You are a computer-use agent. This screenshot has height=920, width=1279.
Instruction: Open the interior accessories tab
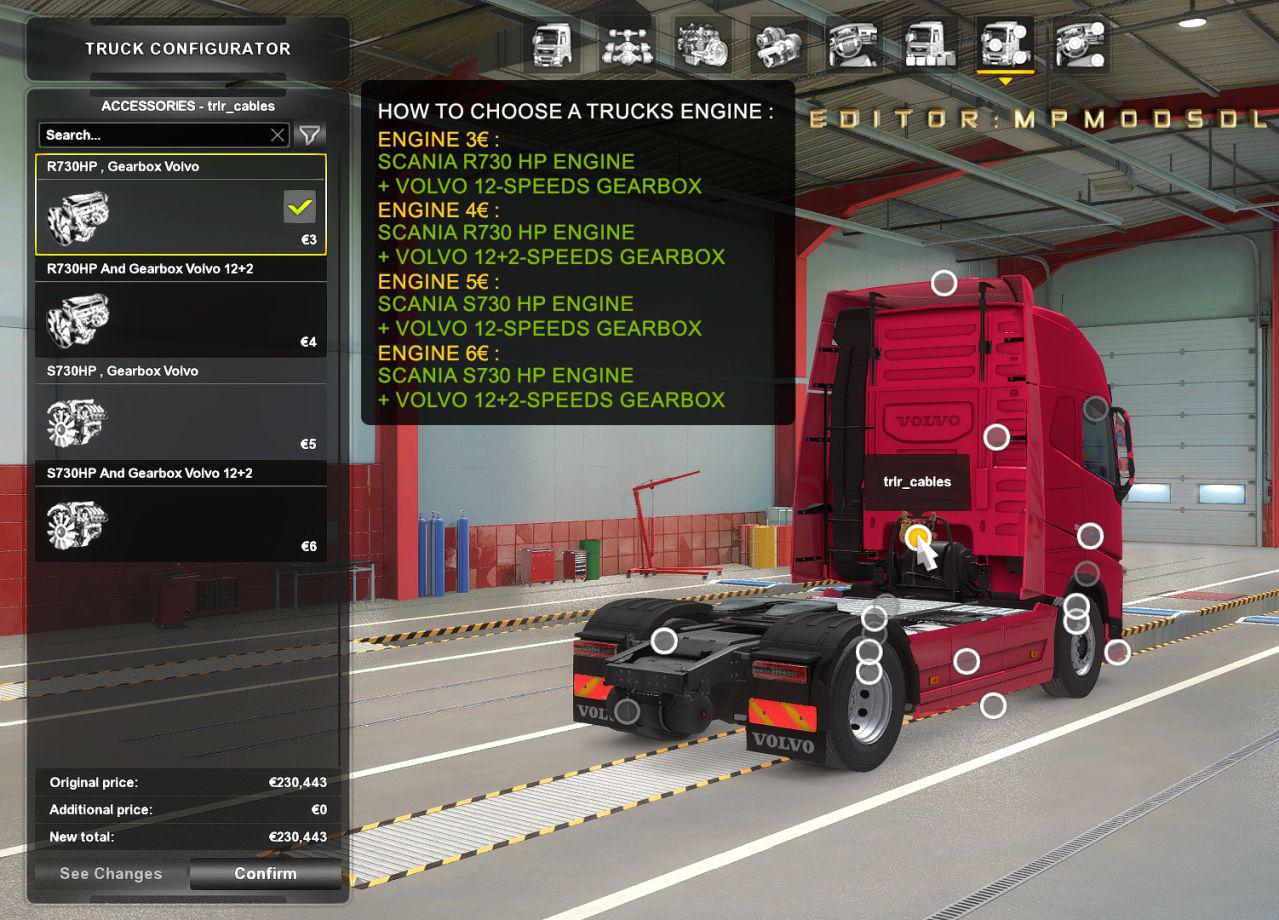click(1080, 45)
